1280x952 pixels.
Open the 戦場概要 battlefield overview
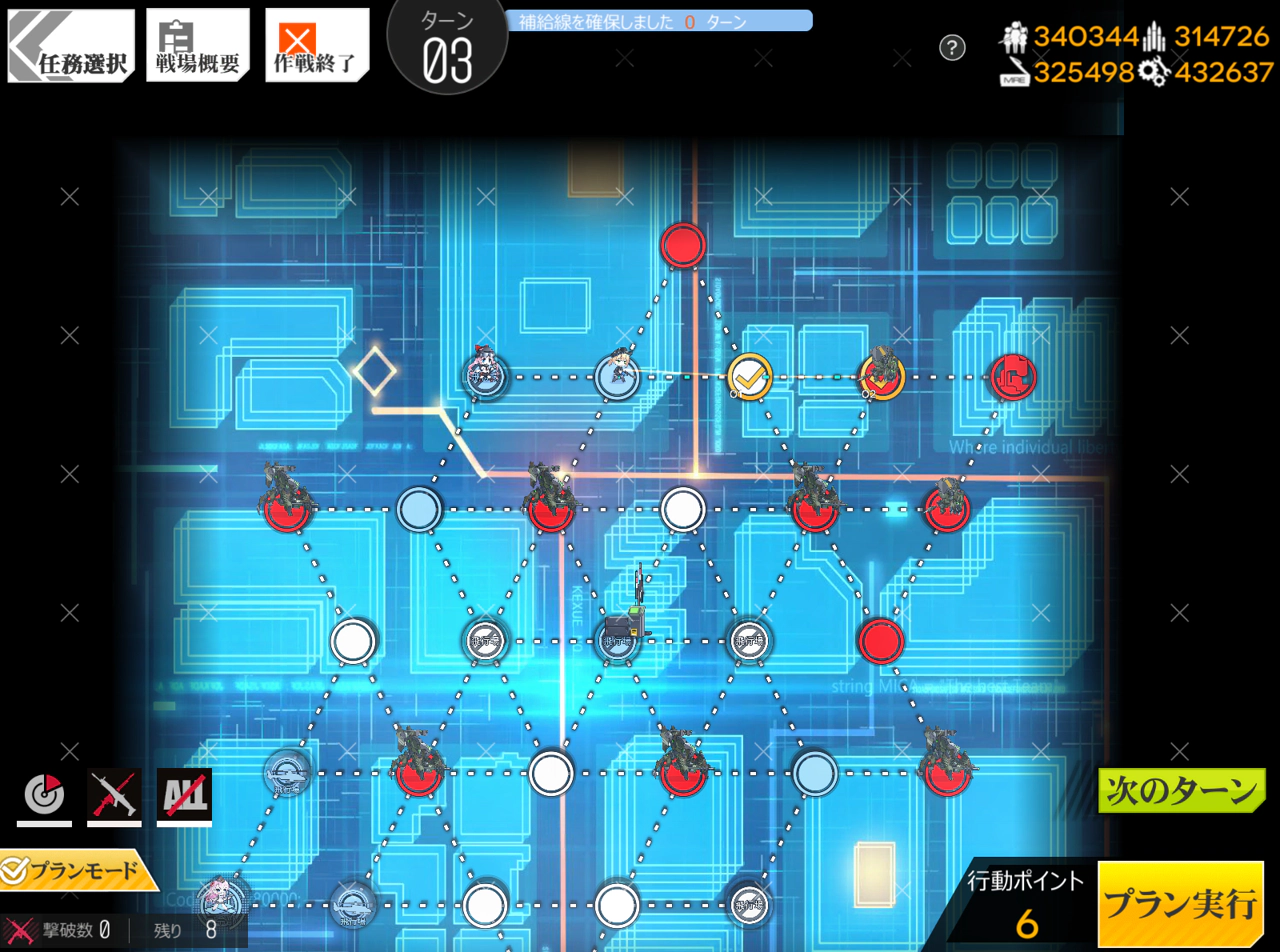pos(198,46)
